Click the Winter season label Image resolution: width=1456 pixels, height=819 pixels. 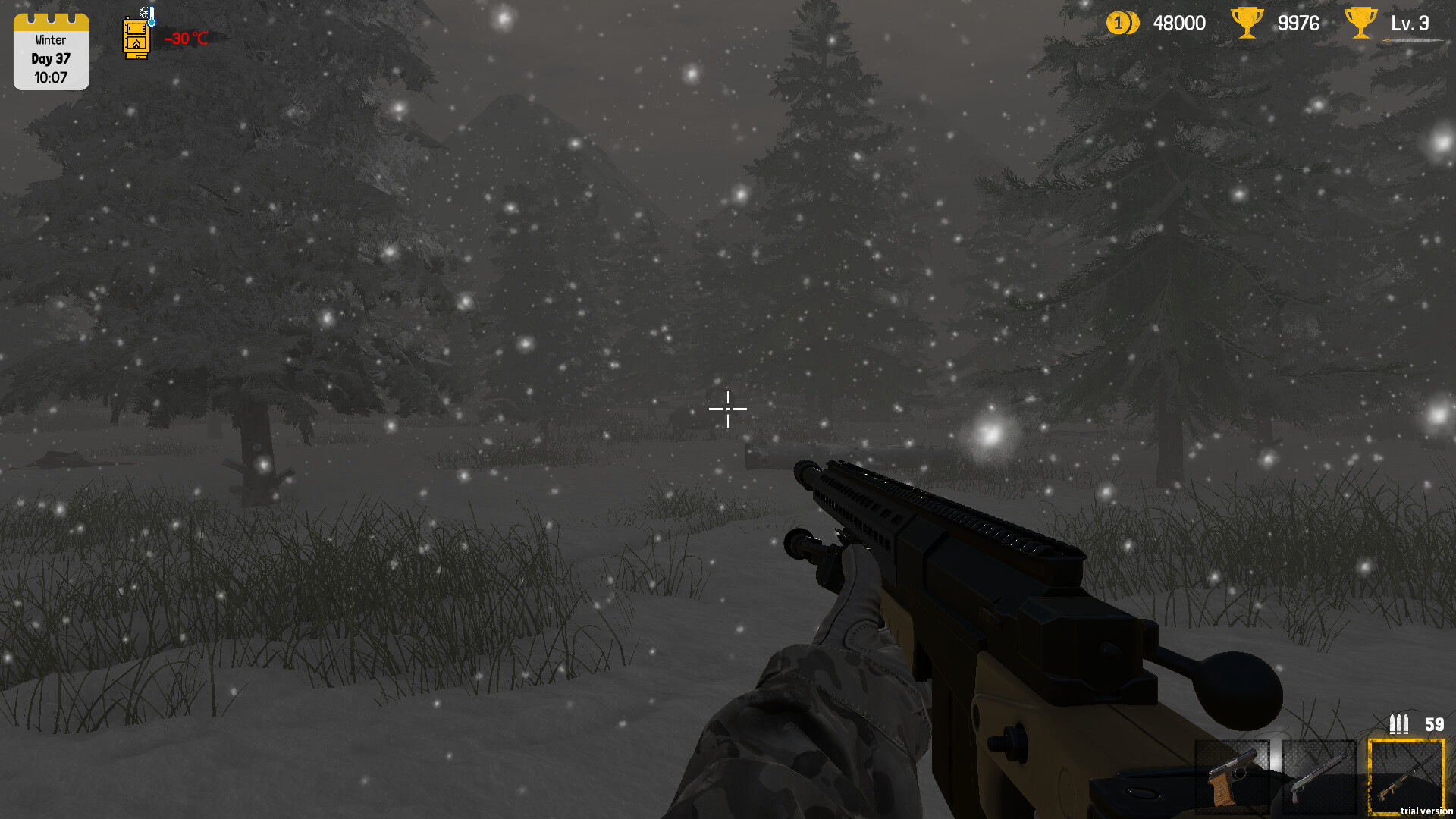click(x=51, y=39)
